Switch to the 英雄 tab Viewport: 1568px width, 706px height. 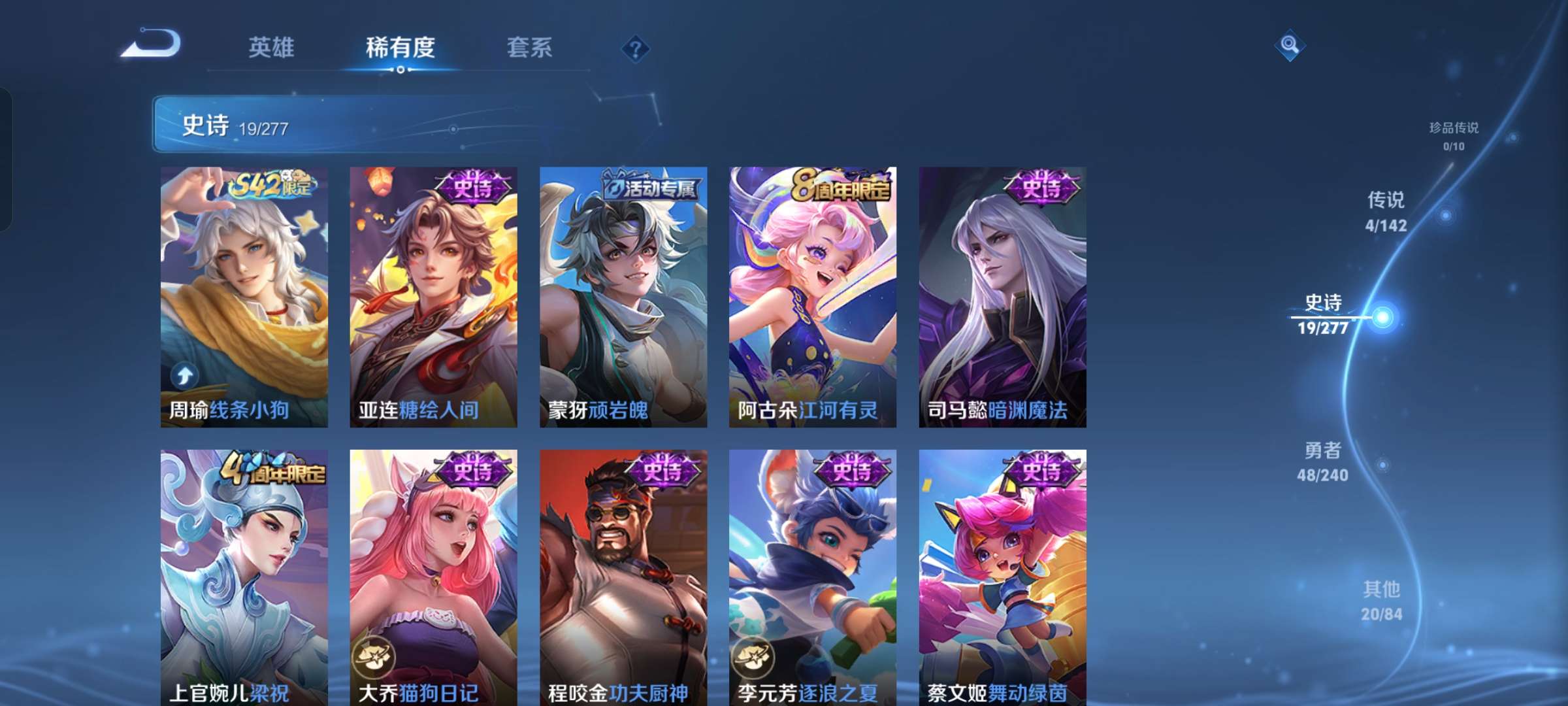(273, 47)
